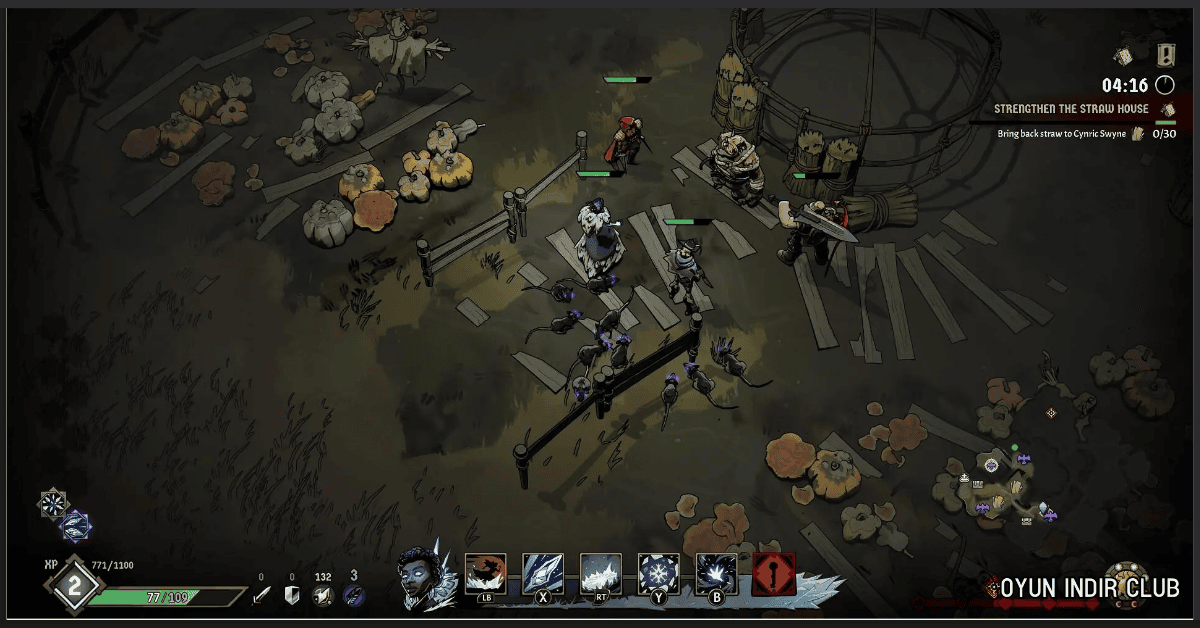This screenshot has height=628, width=1200.
Task: Select the red keyhole locked slot
Action: 774,575
